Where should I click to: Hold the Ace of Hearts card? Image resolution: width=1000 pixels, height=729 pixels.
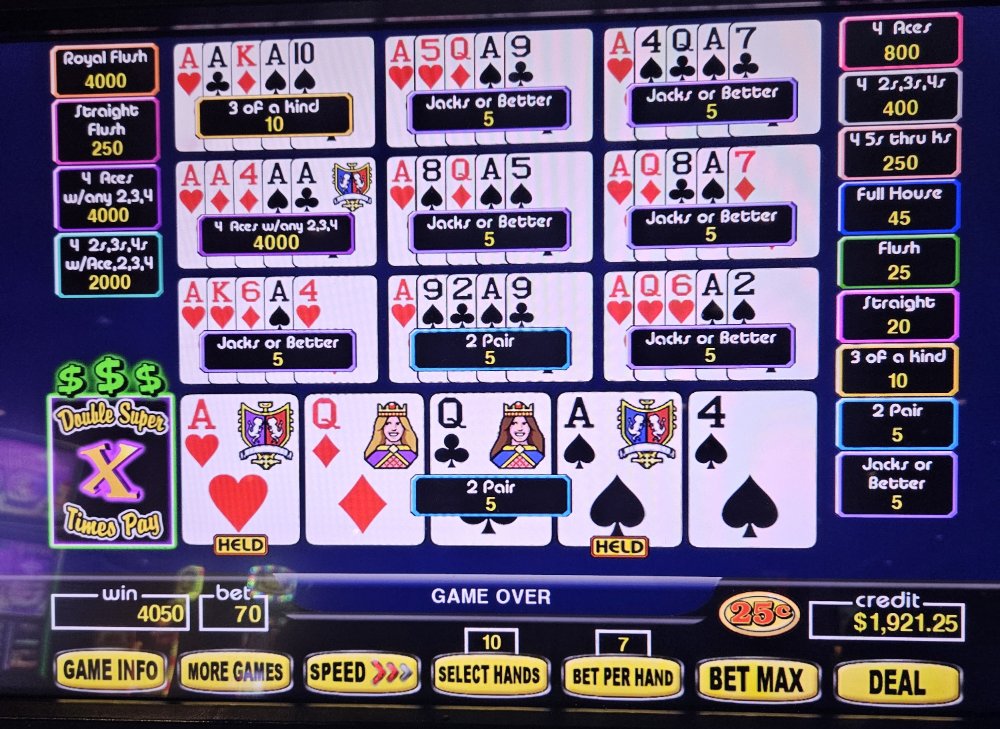coord(239,468)
